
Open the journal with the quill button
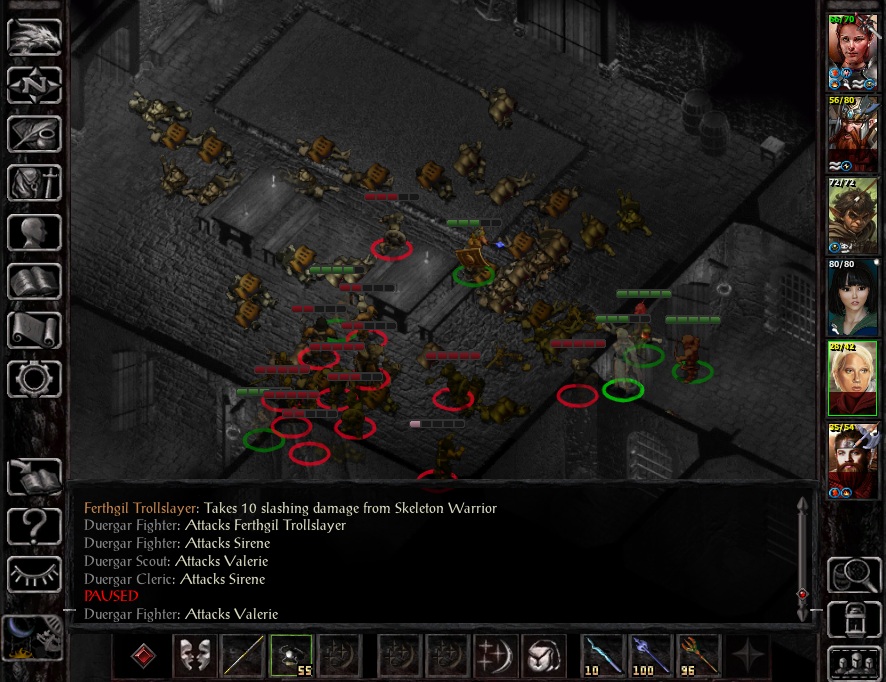35,134
